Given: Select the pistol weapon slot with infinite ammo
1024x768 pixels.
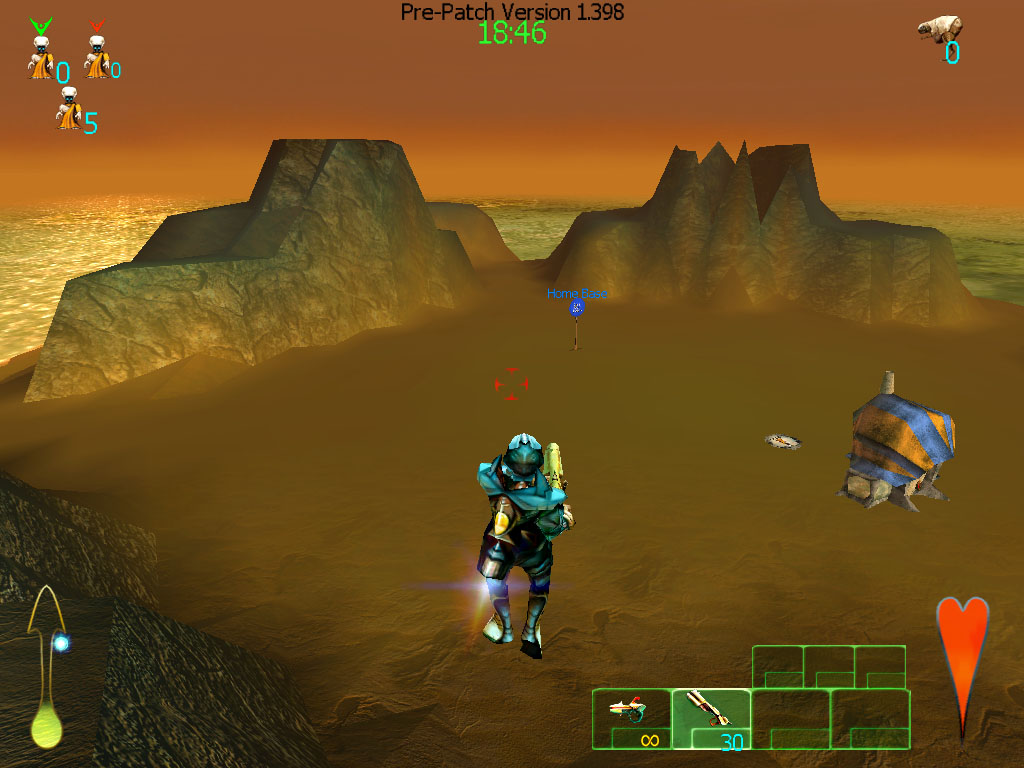Looking at the screenshot, I should [x=631, y=718].
